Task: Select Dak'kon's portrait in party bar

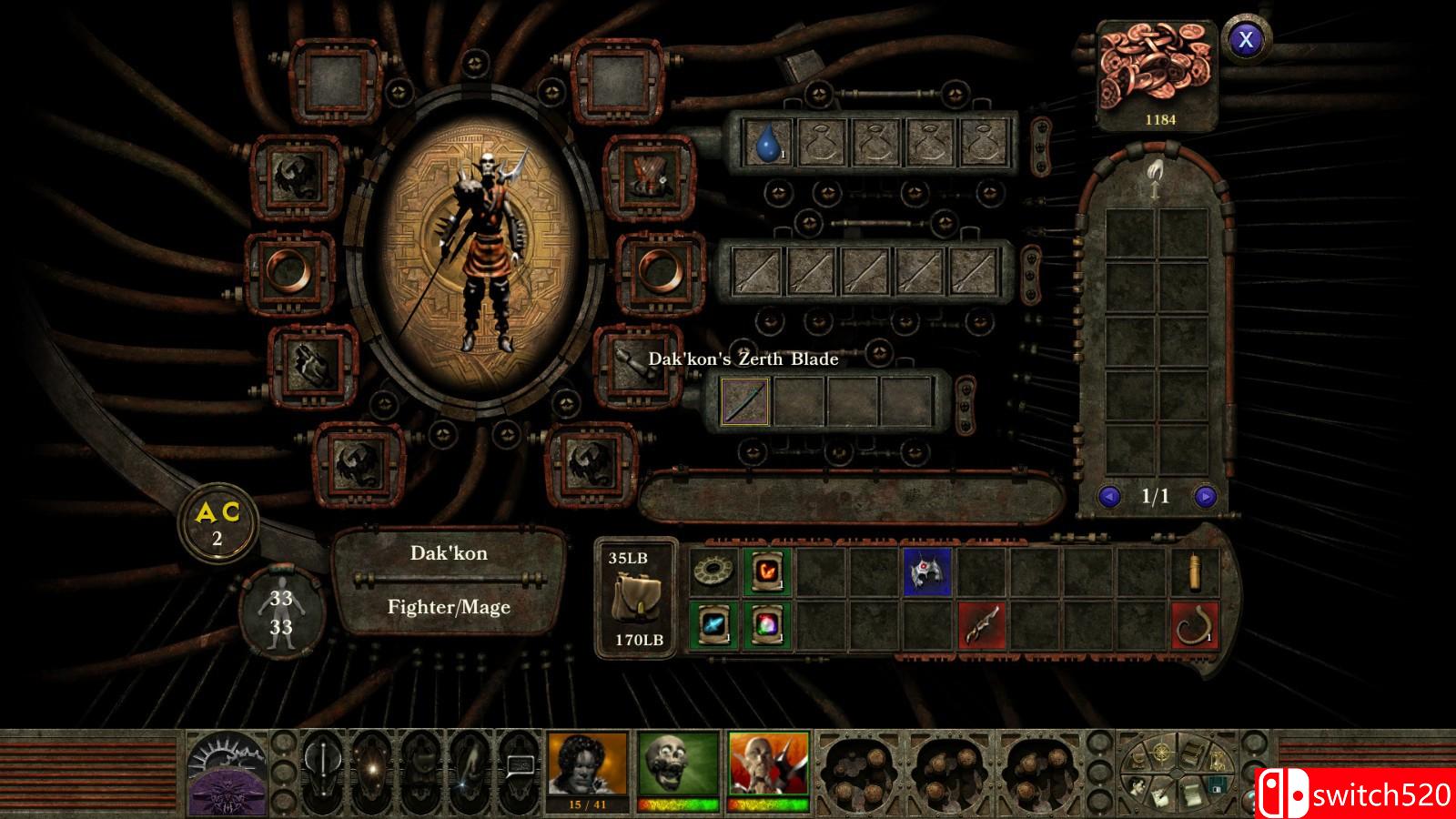Action: [x=768, y=764]
